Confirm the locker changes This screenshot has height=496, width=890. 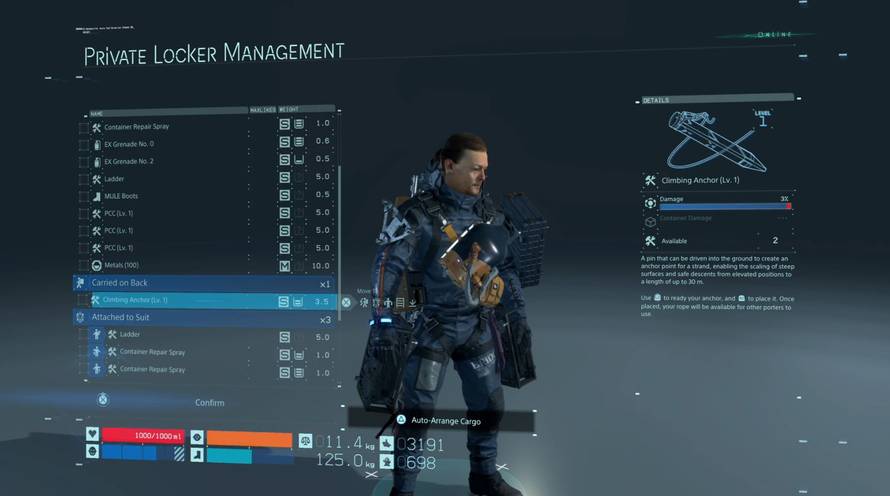click(x=209, y=402)
